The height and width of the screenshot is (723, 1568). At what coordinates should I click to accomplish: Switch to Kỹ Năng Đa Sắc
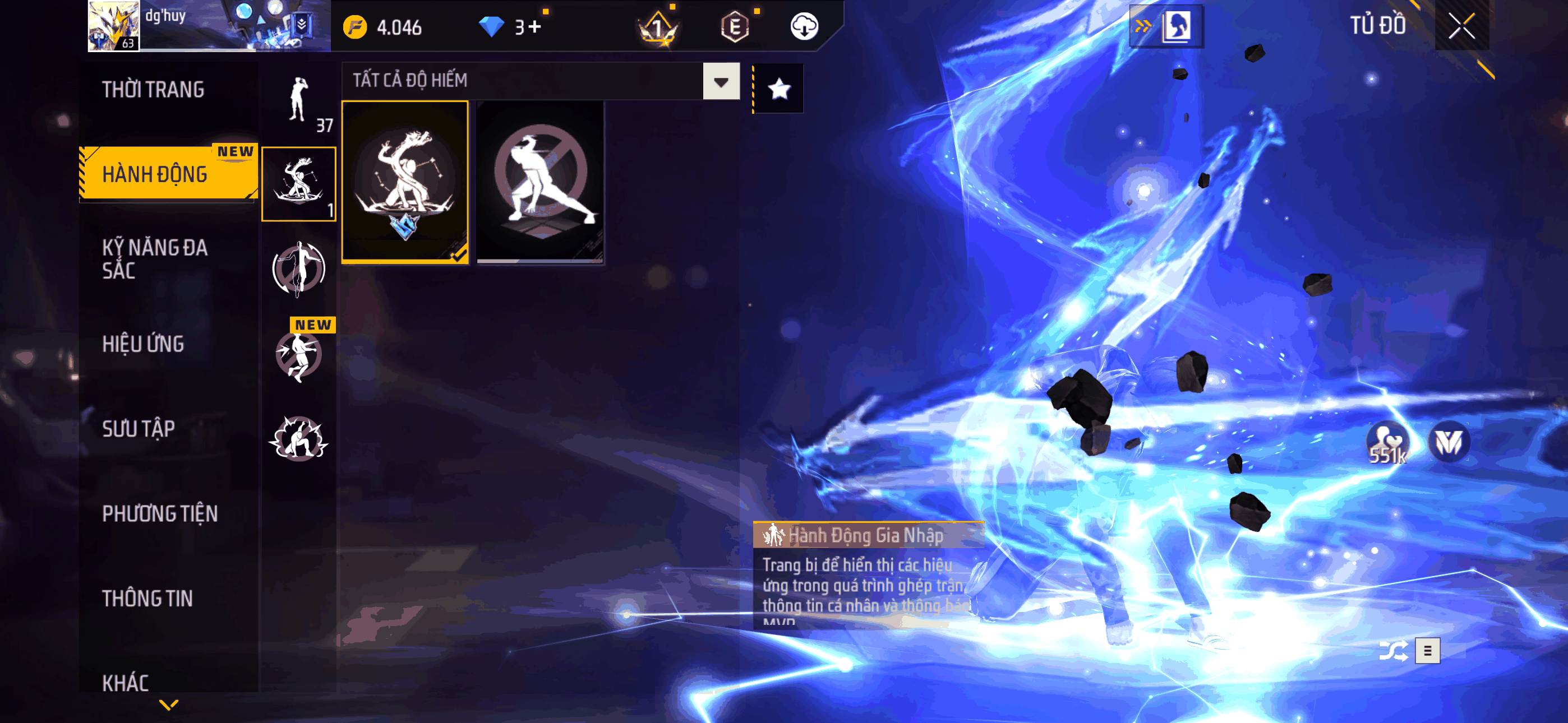pyautogui.click(x=155, y=258)
